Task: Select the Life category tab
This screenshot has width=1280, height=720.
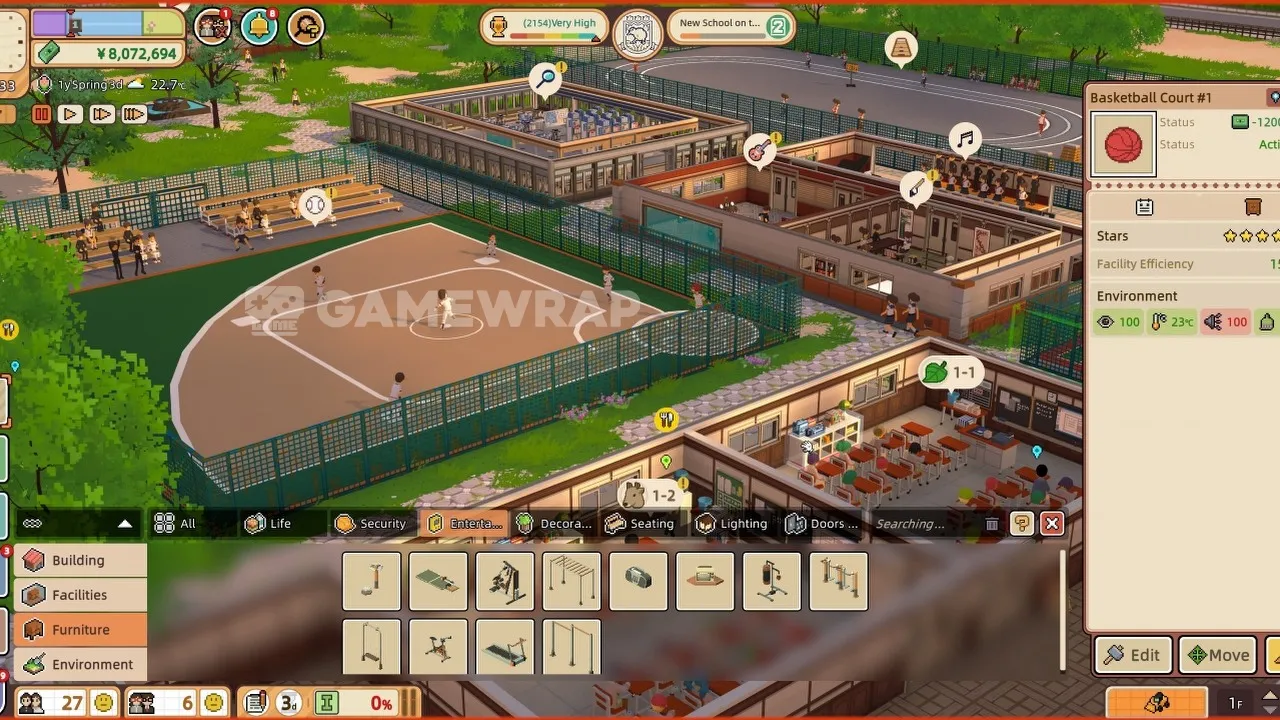Action: [268, 523]
